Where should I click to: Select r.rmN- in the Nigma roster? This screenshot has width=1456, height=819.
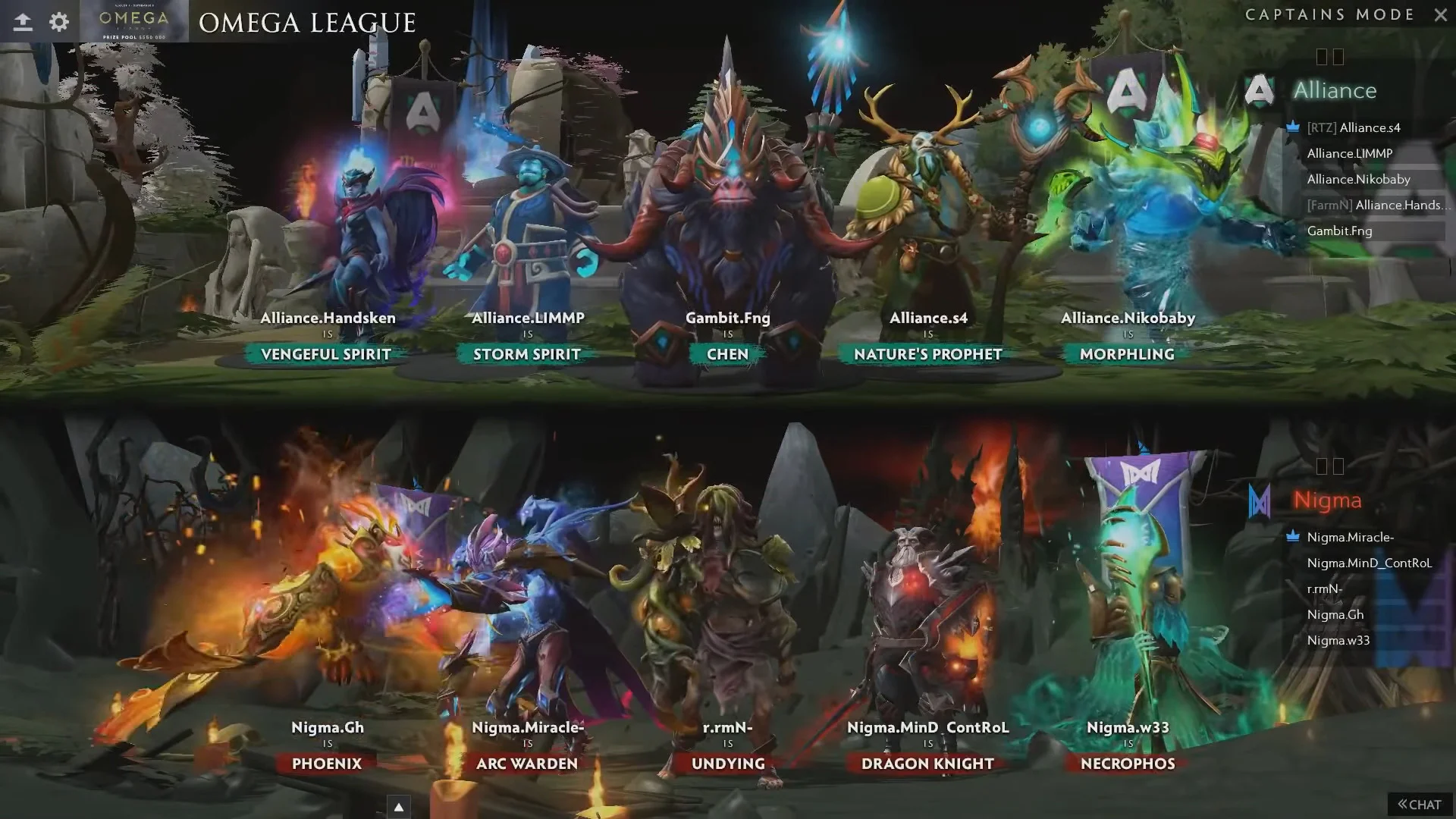pyautogui.click(x=1324, y=588)
